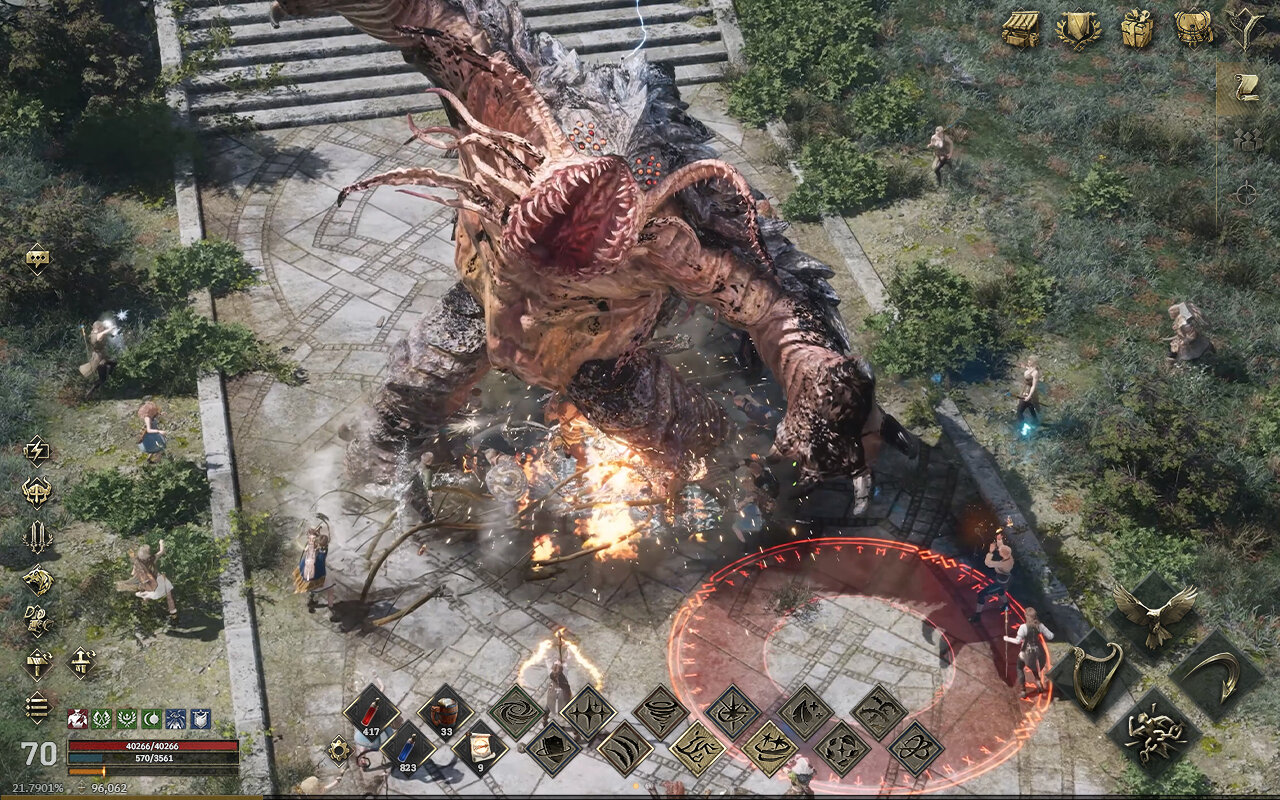Open the hotbar gear settings

340,749
